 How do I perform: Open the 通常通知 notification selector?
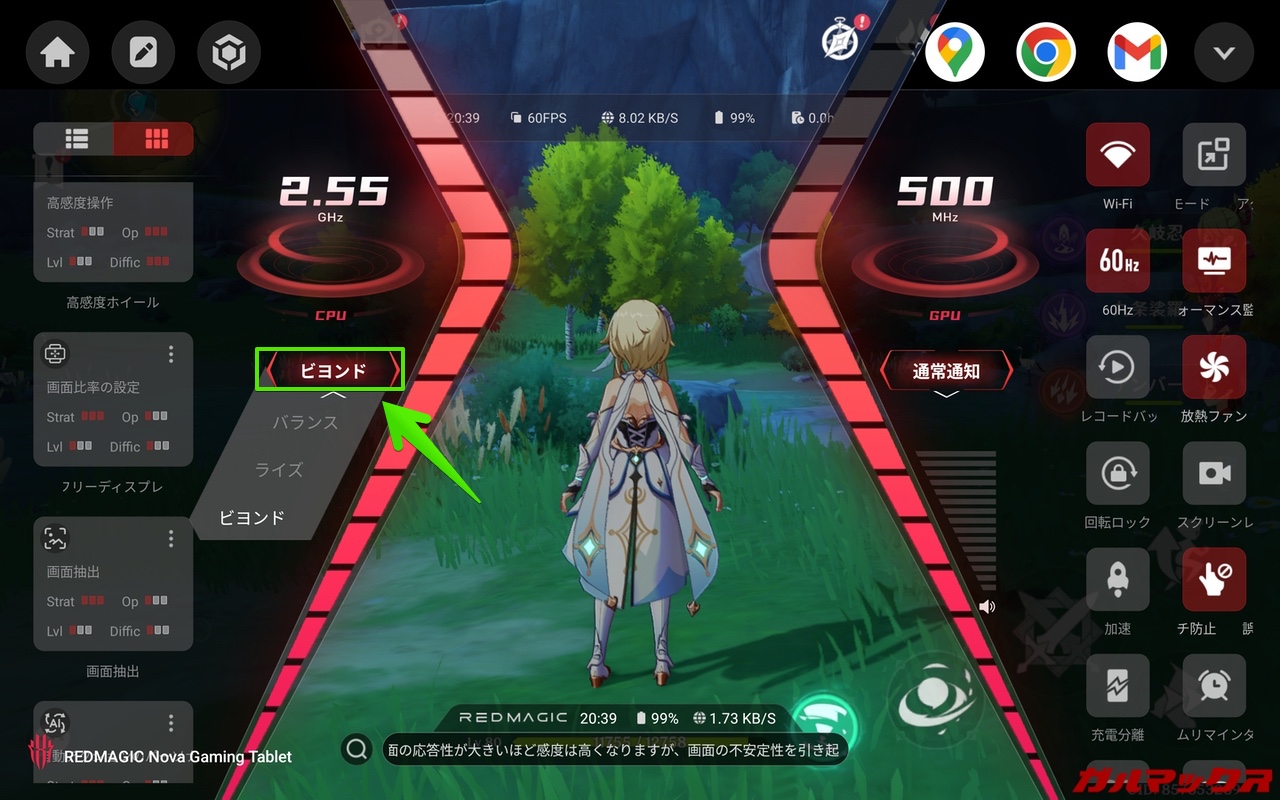pos(945,371)
